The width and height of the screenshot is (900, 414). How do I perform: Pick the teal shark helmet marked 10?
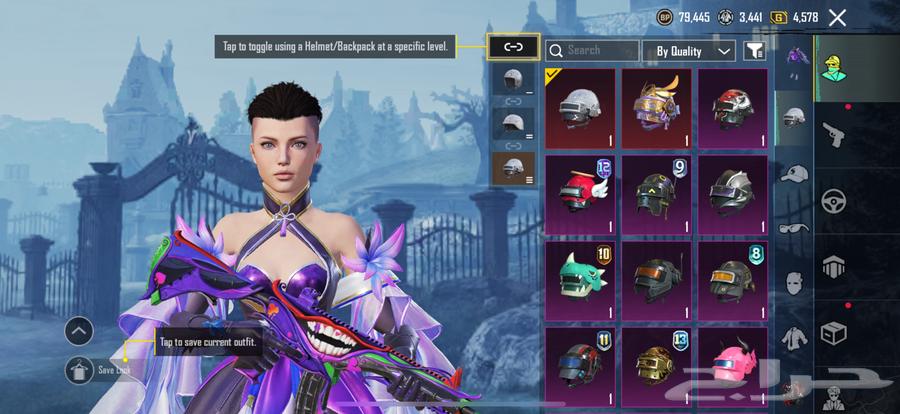pos(582,280)
